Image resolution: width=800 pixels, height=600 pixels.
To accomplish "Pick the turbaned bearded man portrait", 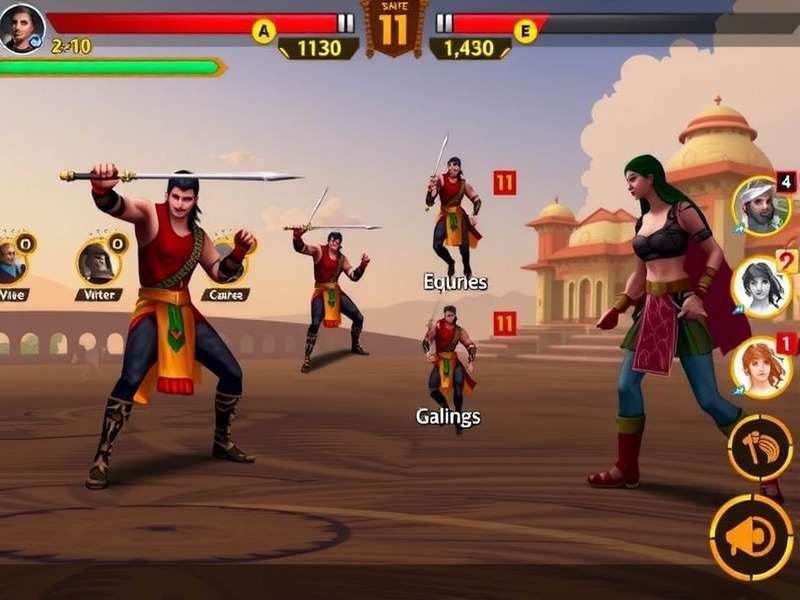I will 760,206.
